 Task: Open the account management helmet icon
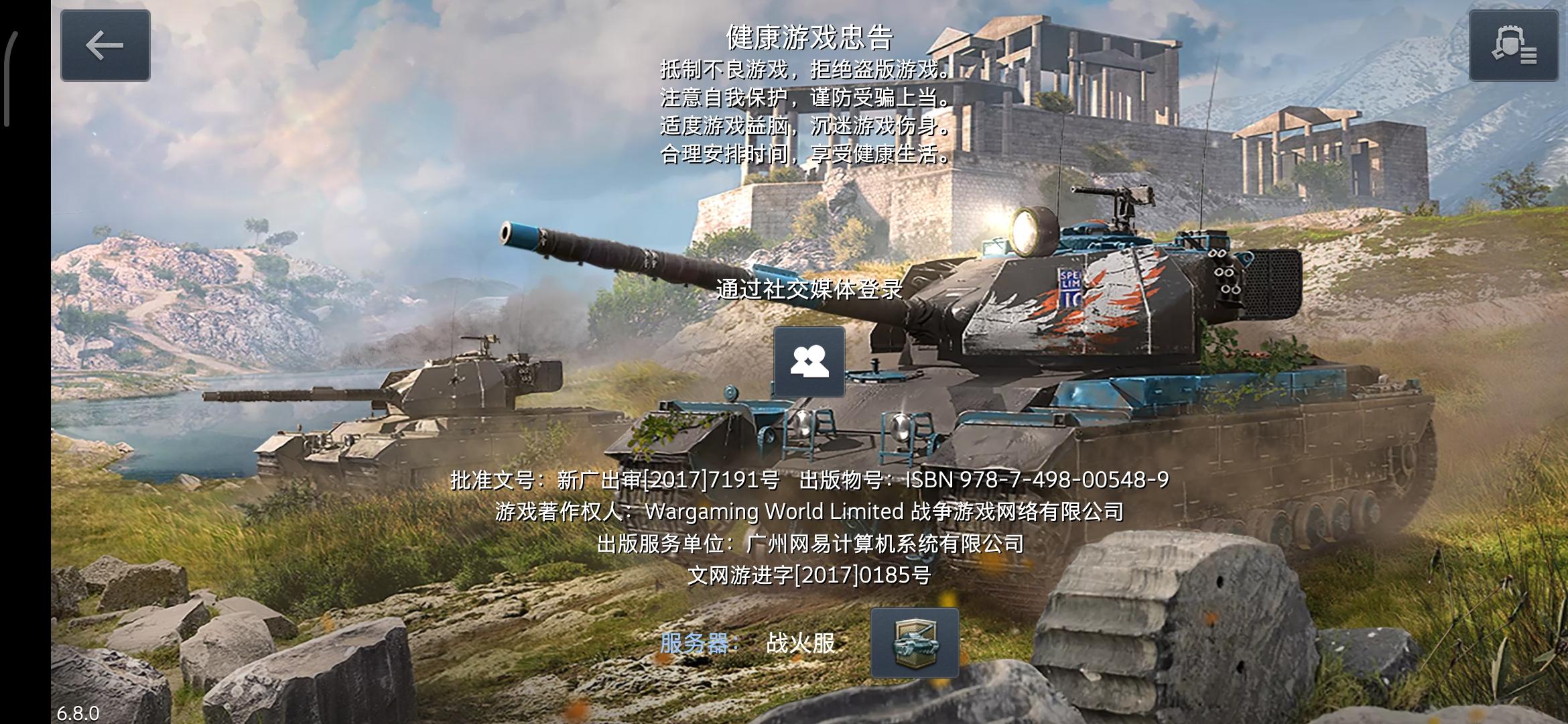(1512, 46)
